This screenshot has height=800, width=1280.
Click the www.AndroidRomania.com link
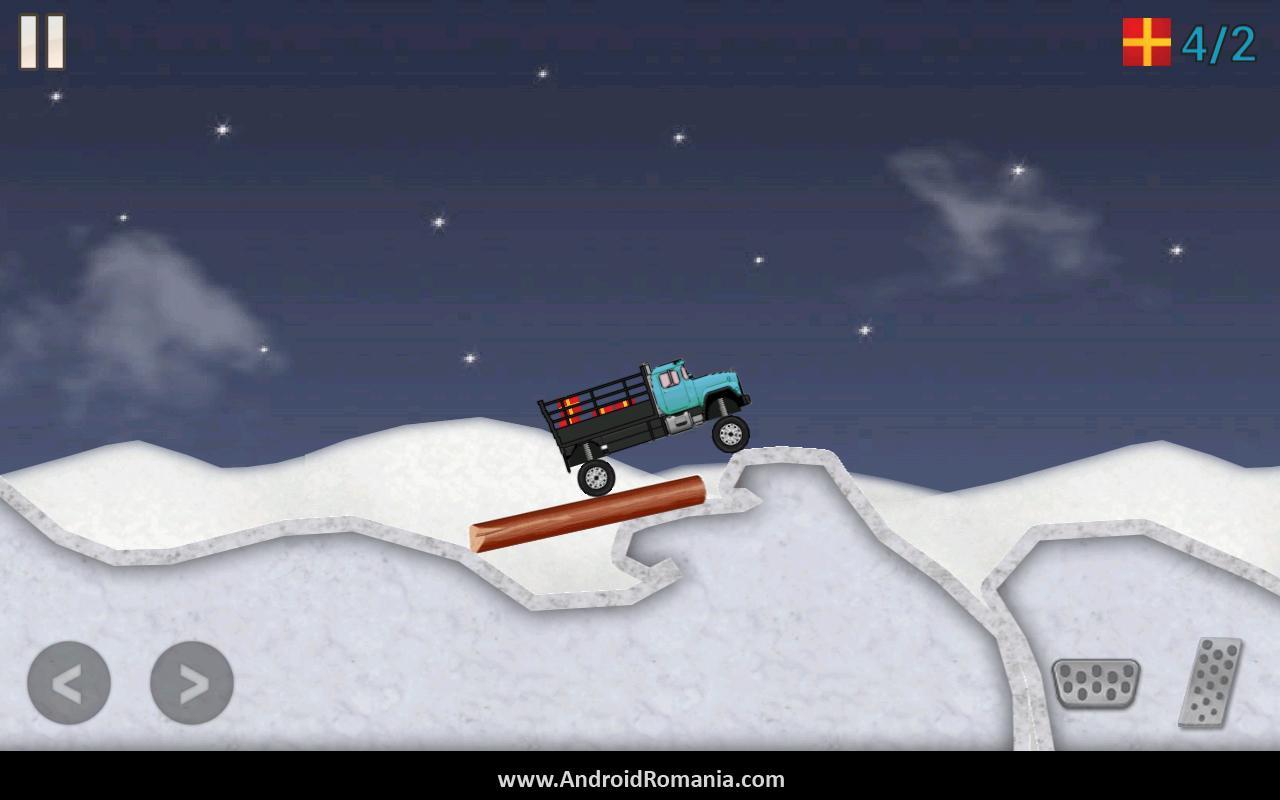click(x=640, y=780)
